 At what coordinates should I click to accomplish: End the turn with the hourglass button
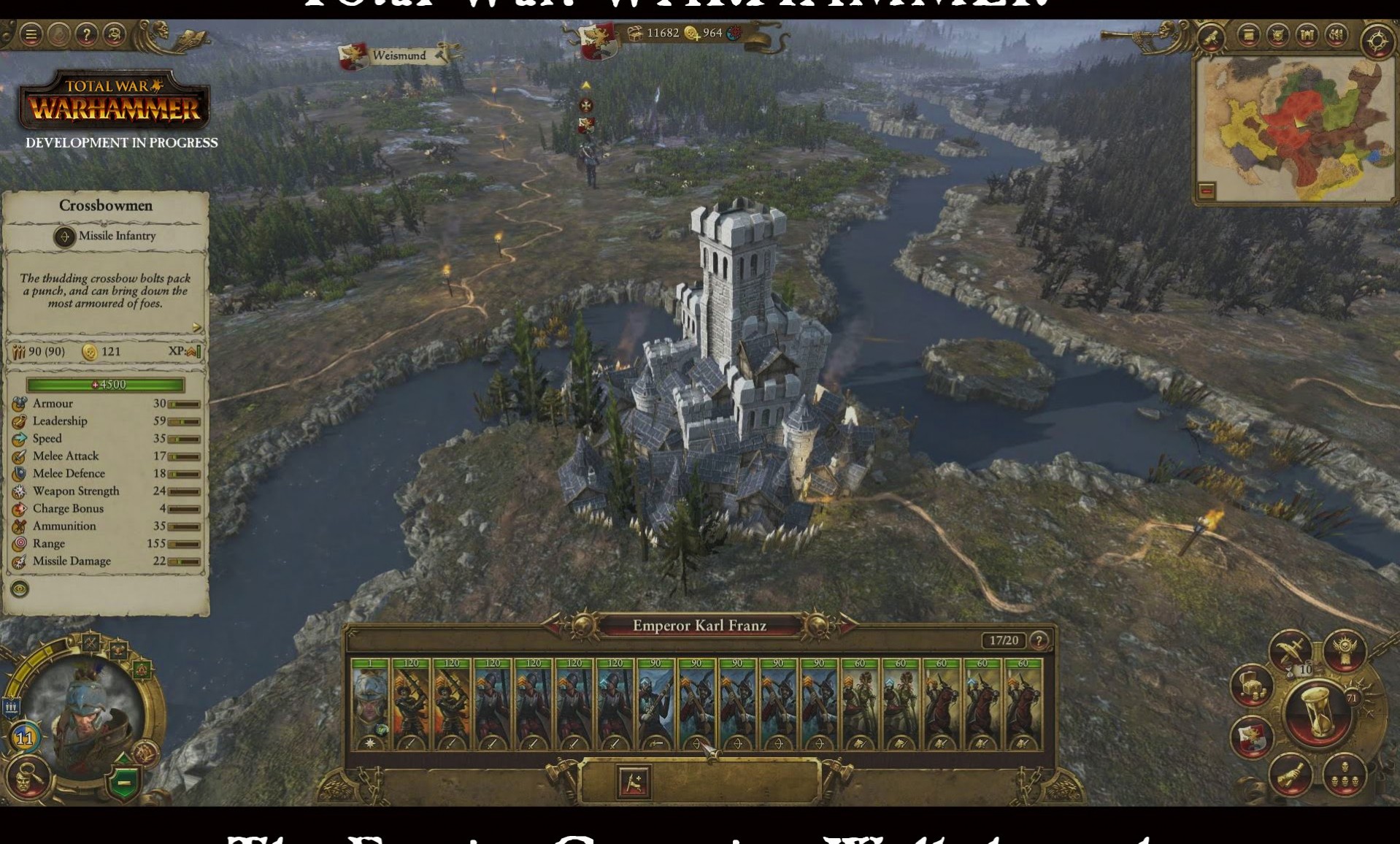click(x=1318, y=712)
